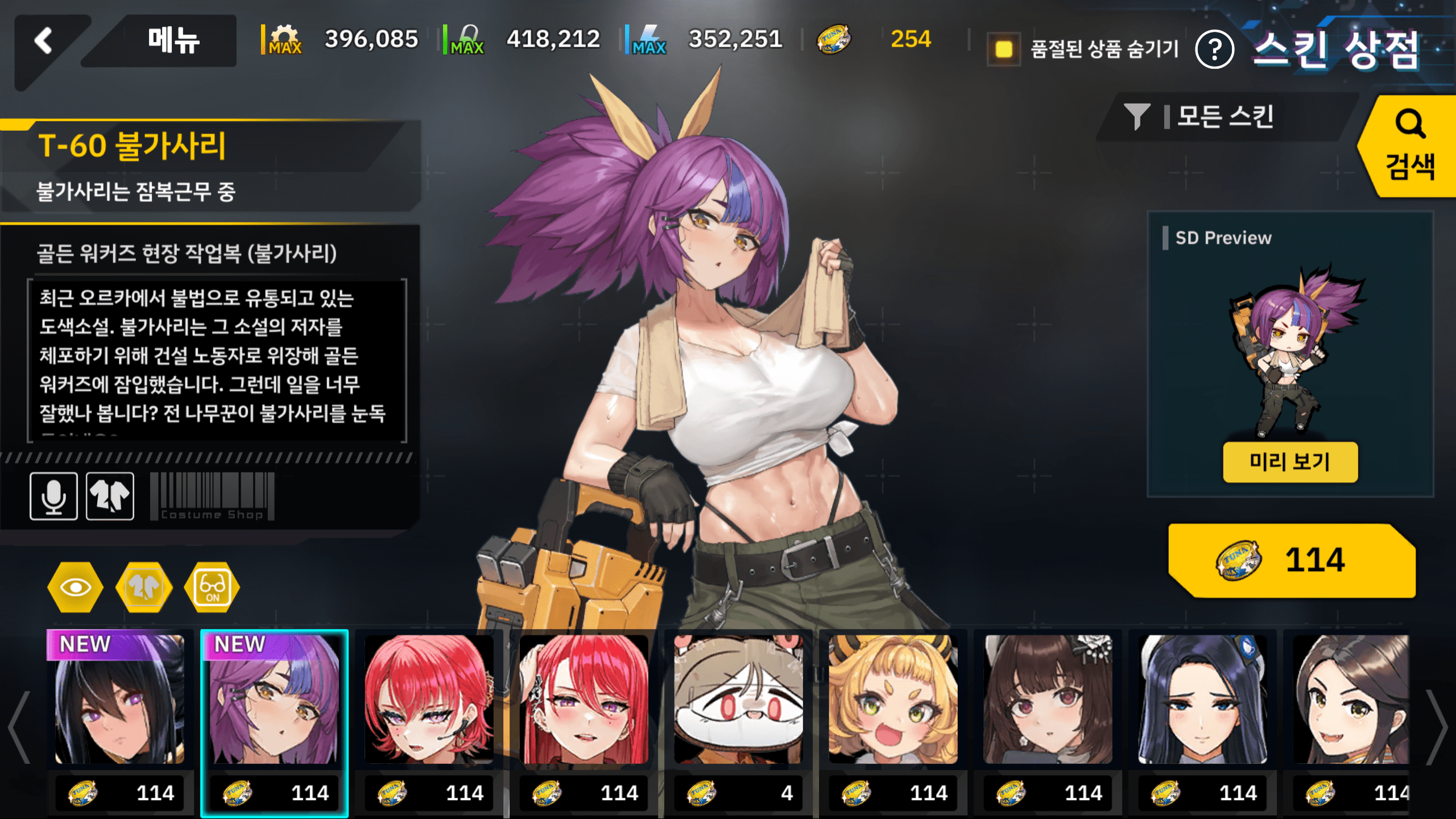Select the purple-haired 불가사리 skin thumbnail

tap(274, 700)
